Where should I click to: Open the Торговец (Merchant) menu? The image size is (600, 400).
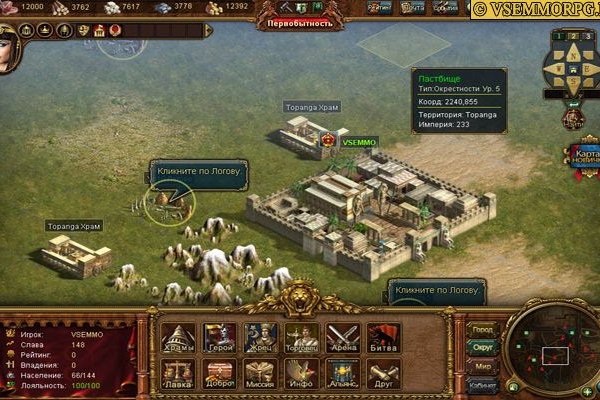(x=301, y=338)
